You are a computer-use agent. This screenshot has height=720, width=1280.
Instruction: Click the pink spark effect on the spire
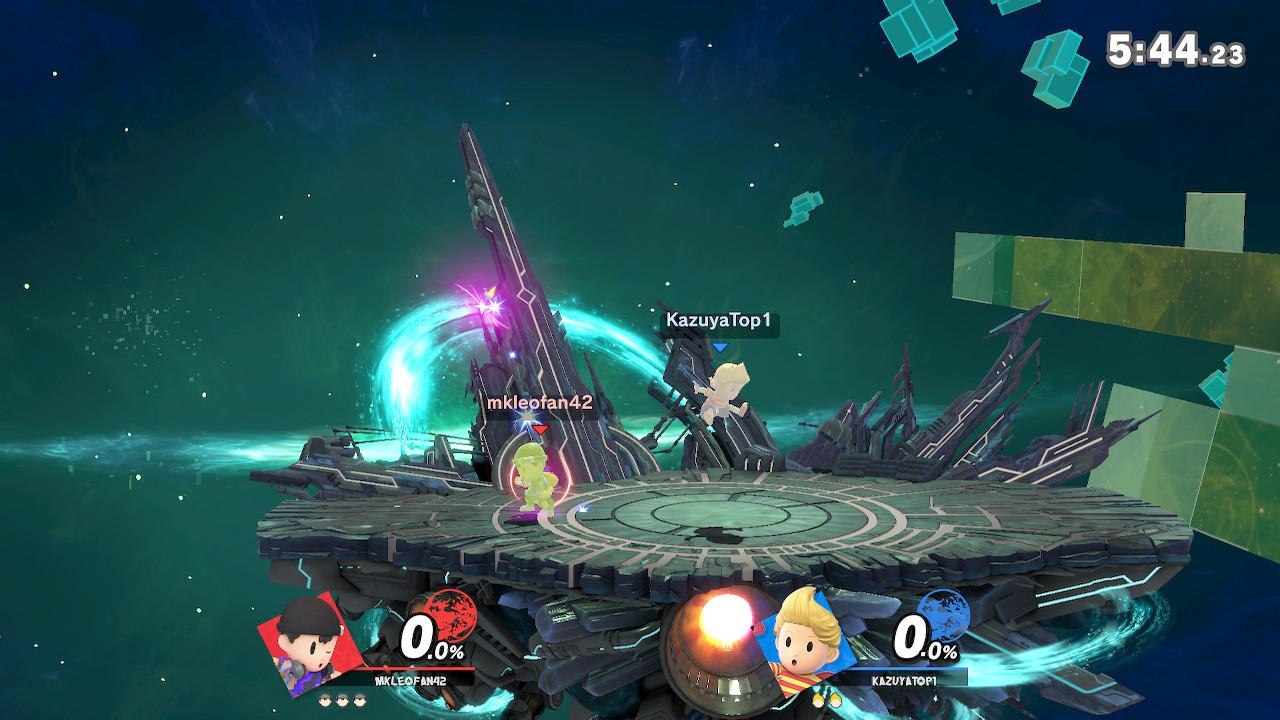point(492,308)
